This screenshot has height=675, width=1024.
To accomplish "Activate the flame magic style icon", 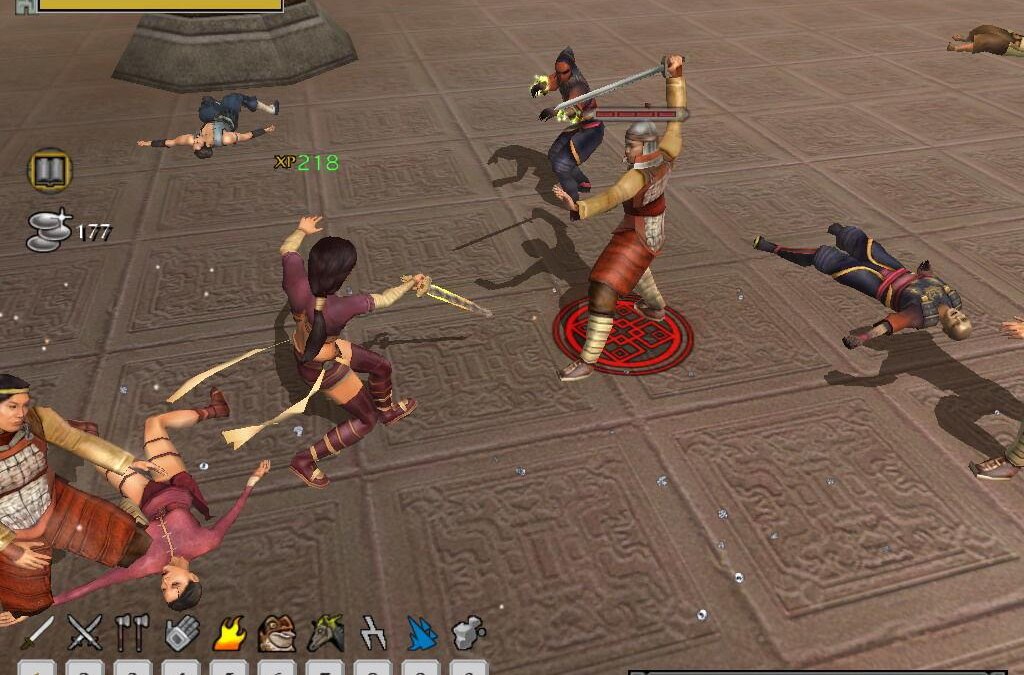I will (x=229, y=633).
